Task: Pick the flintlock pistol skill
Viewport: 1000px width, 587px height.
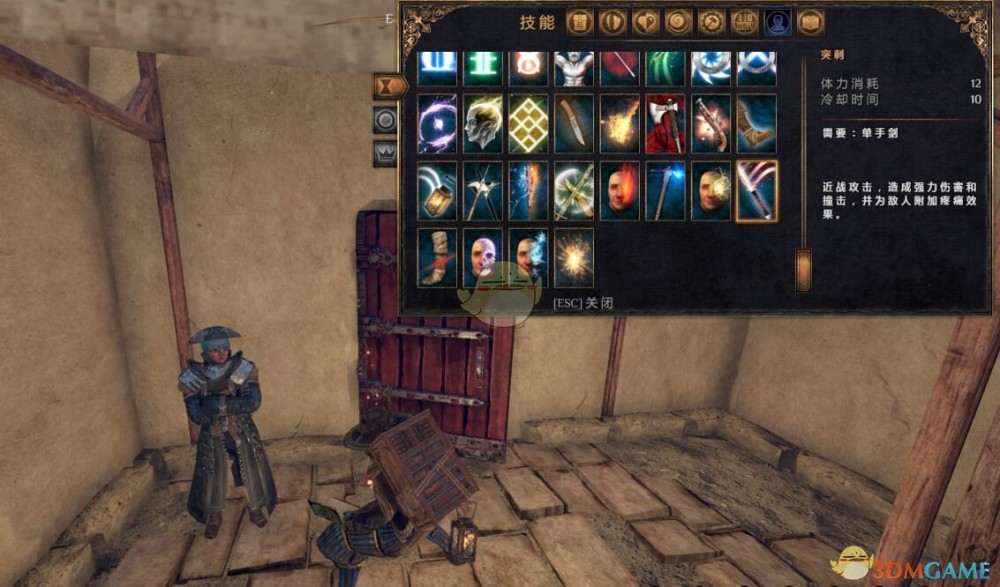Action: point(711,124)
